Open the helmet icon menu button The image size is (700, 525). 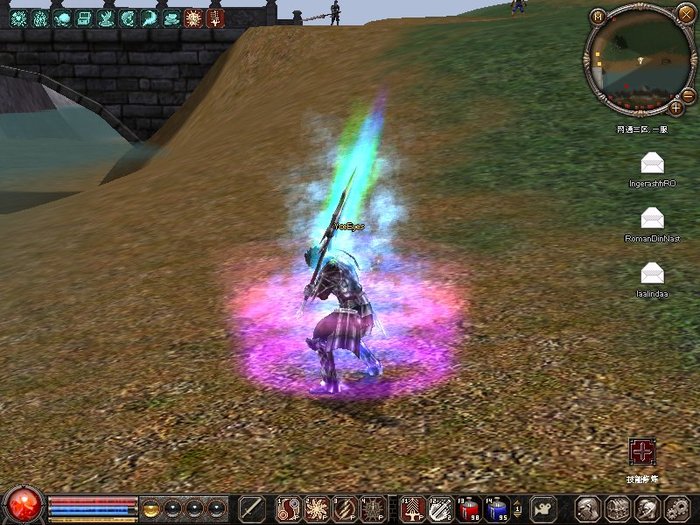pos(587,508)
